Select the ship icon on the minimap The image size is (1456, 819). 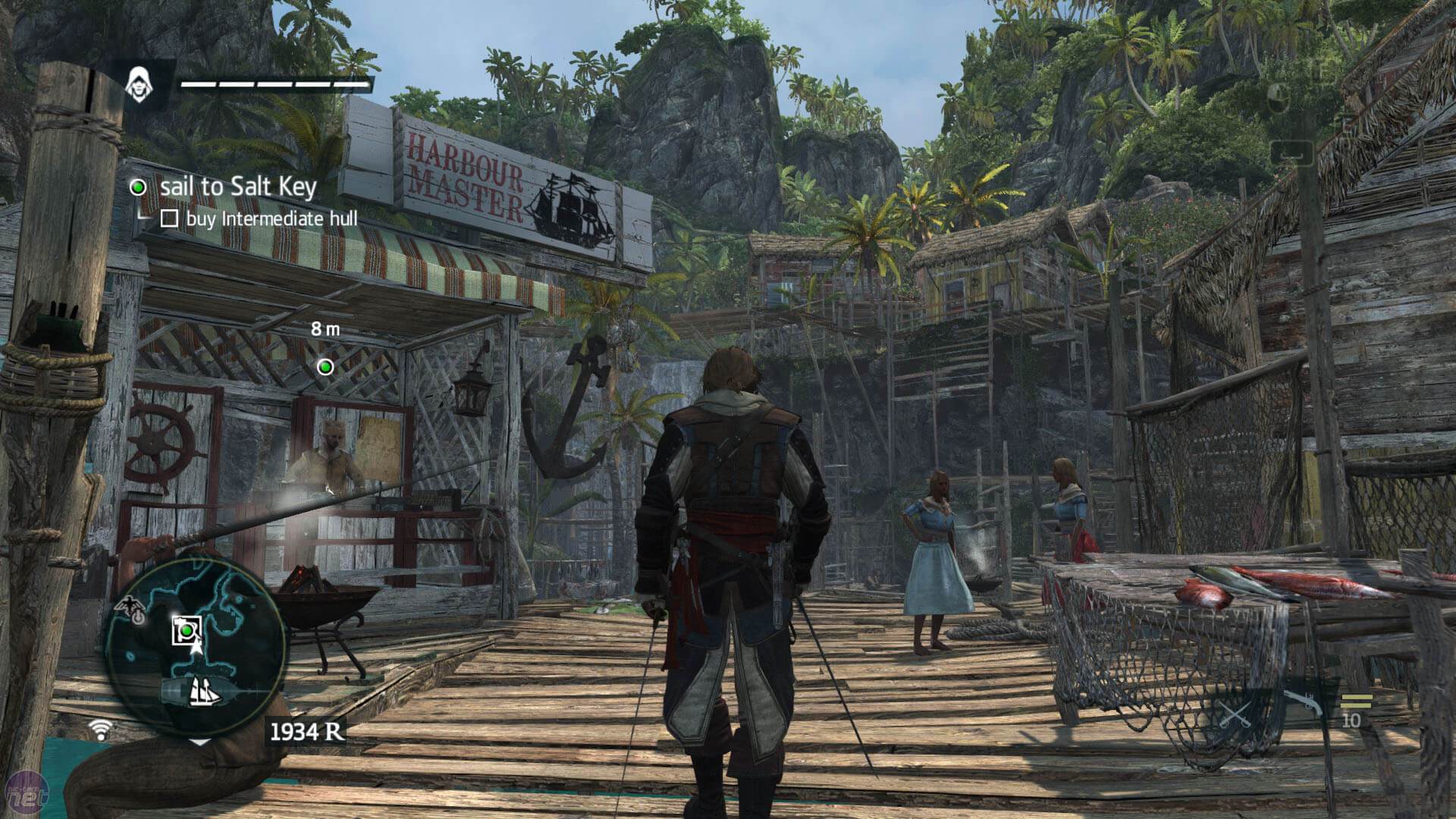tap(204, 691)
